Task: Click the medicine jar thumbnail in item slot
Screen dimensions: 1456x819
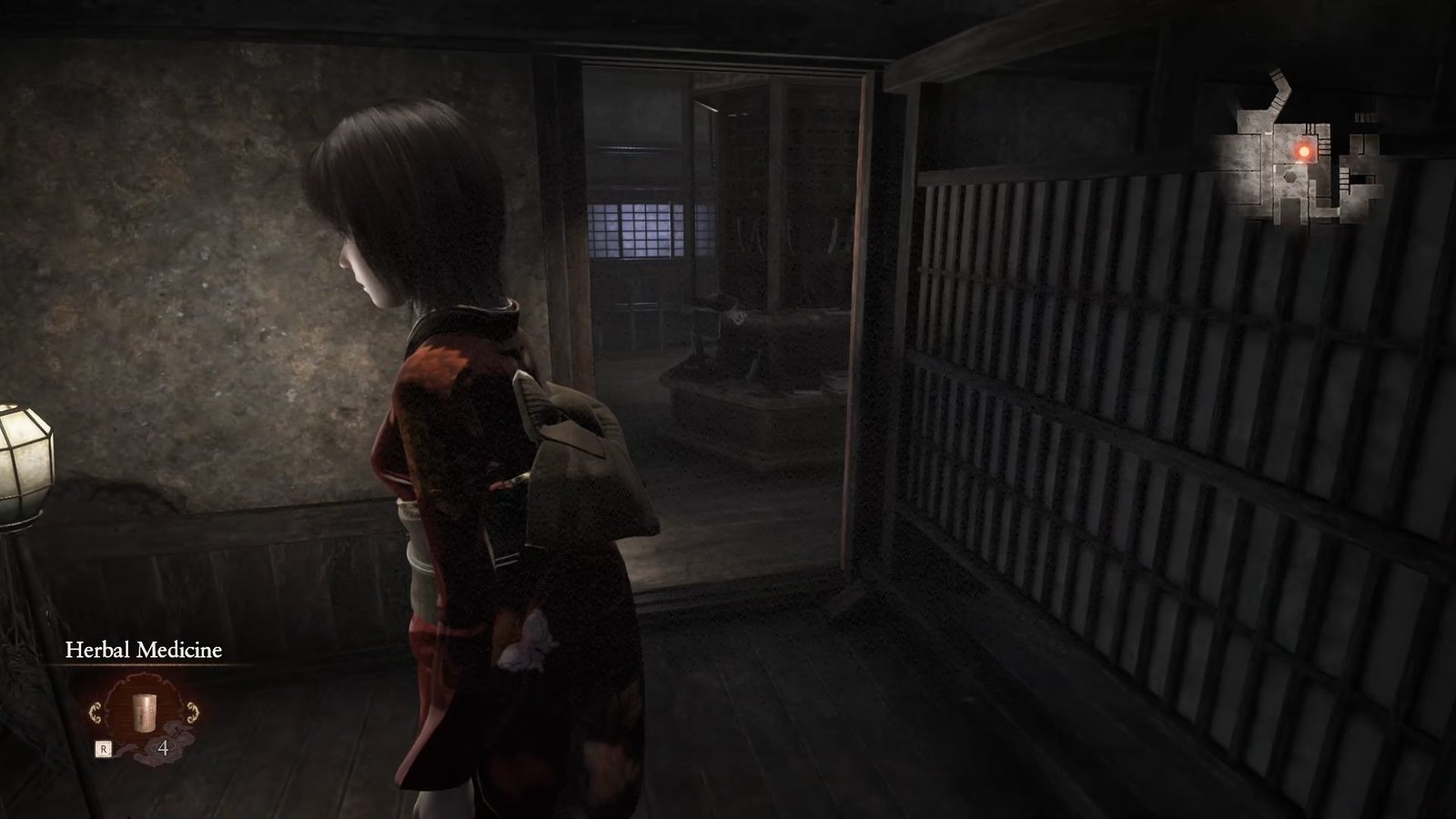Action: (x=144, y=714)
